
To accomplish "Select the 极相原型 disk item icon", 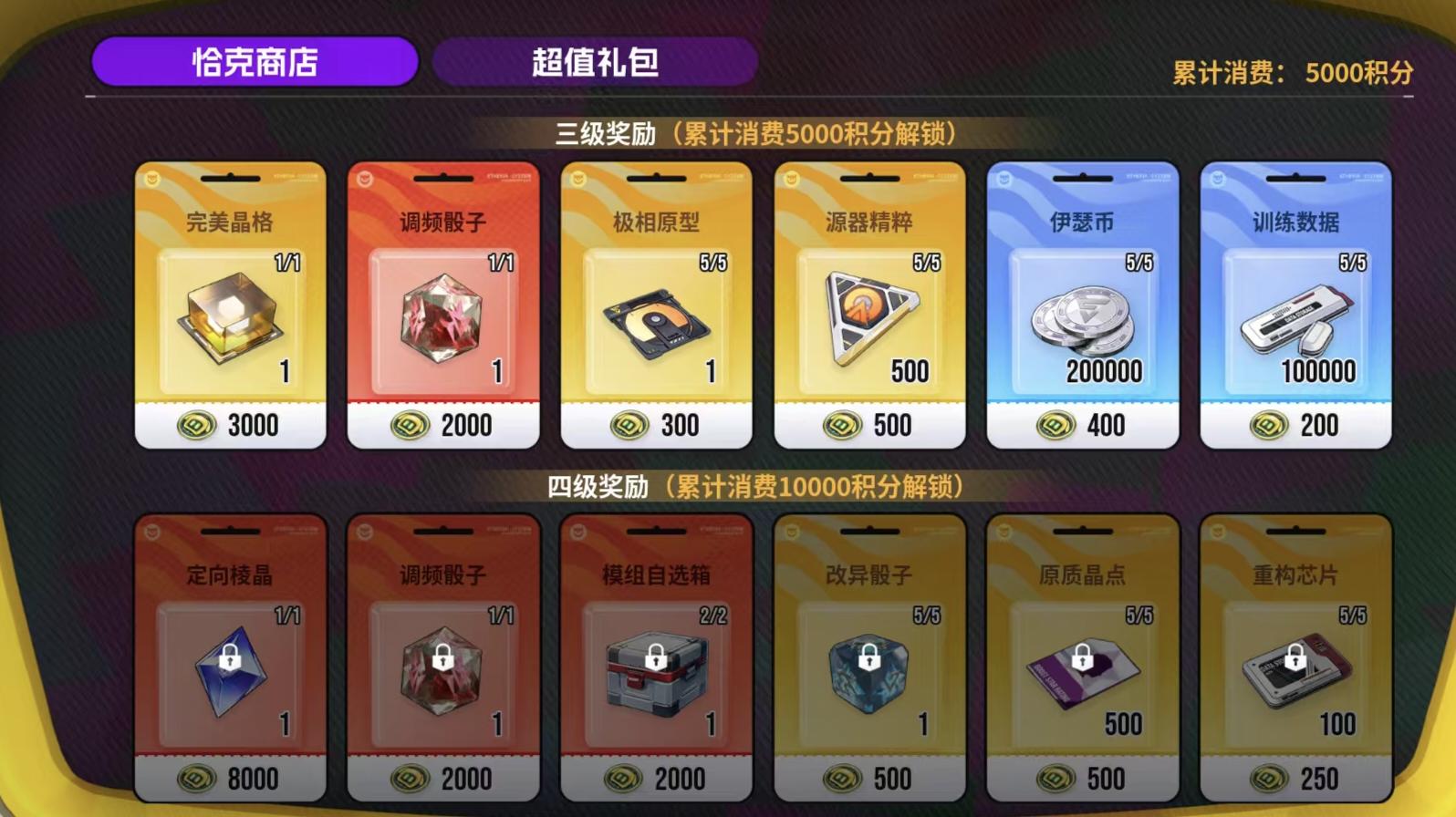I will click(656, 324).
